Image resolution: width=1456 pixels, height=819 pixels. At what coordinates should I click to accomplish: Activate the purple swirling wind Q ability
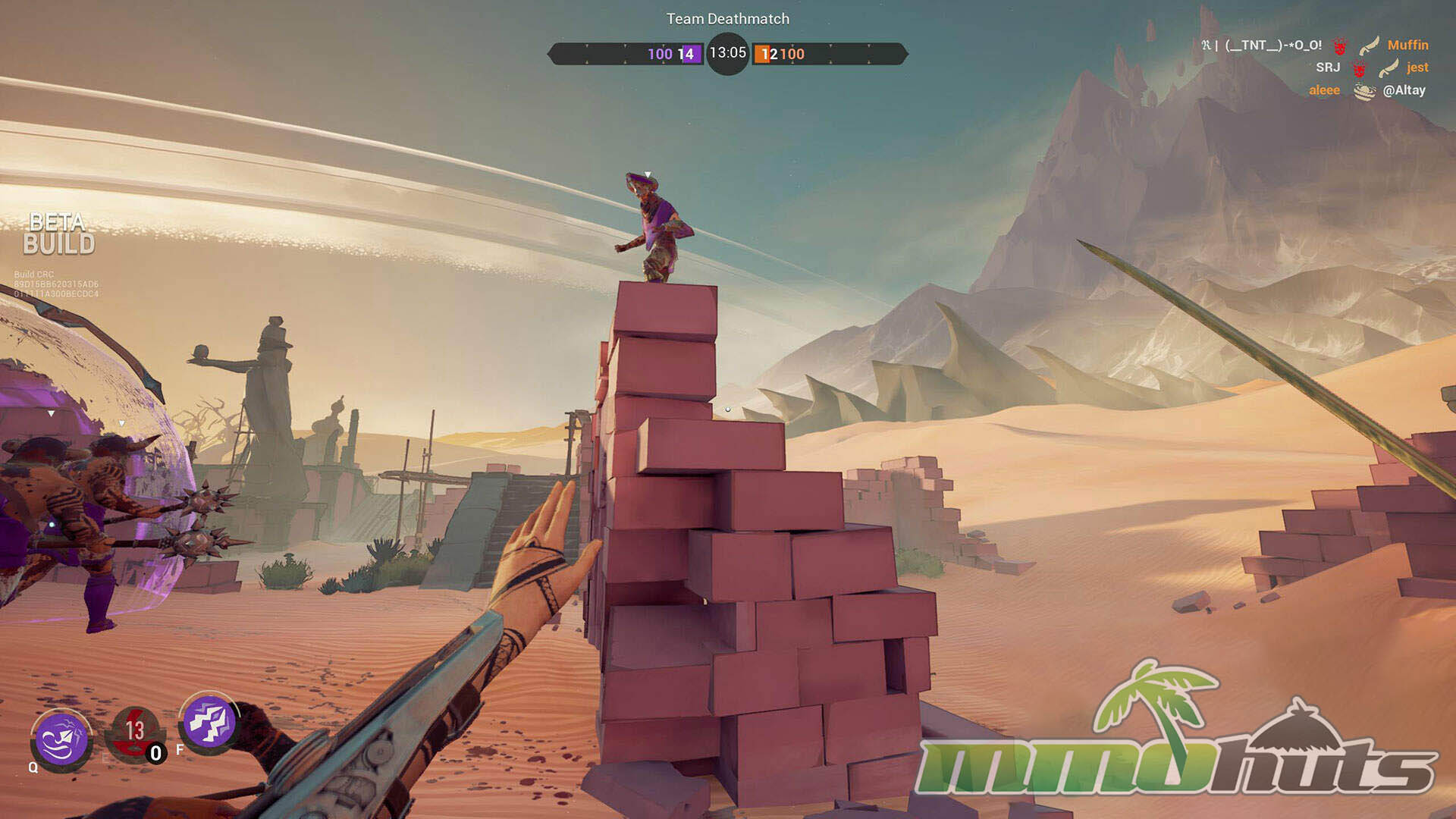(x=62, y=739)
